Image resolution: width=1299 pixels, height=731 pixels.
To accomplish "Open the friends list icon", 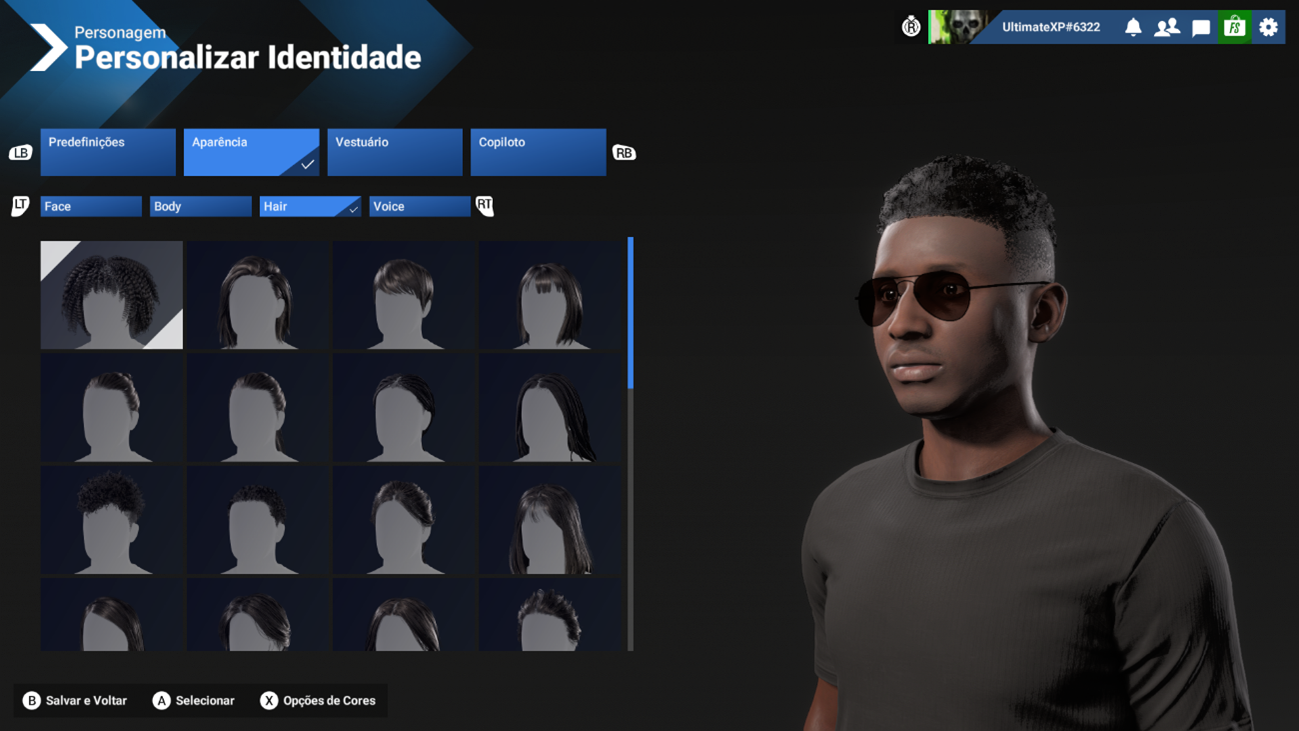I will pos(1167,27).
